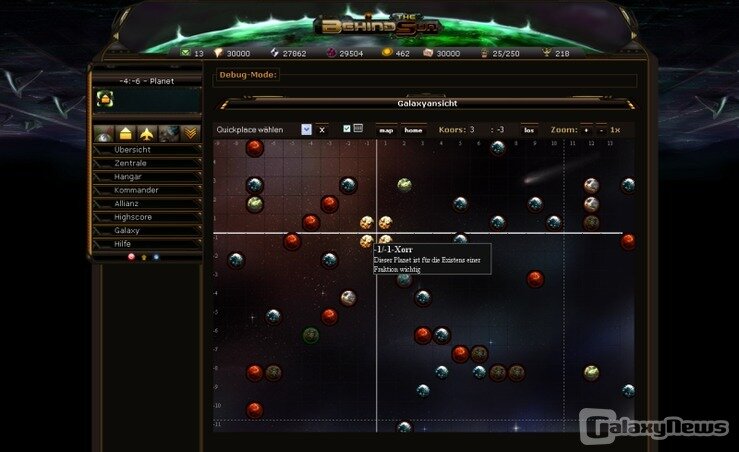Click the yellow airplane icon in sidebar

(x=147, y=133)
